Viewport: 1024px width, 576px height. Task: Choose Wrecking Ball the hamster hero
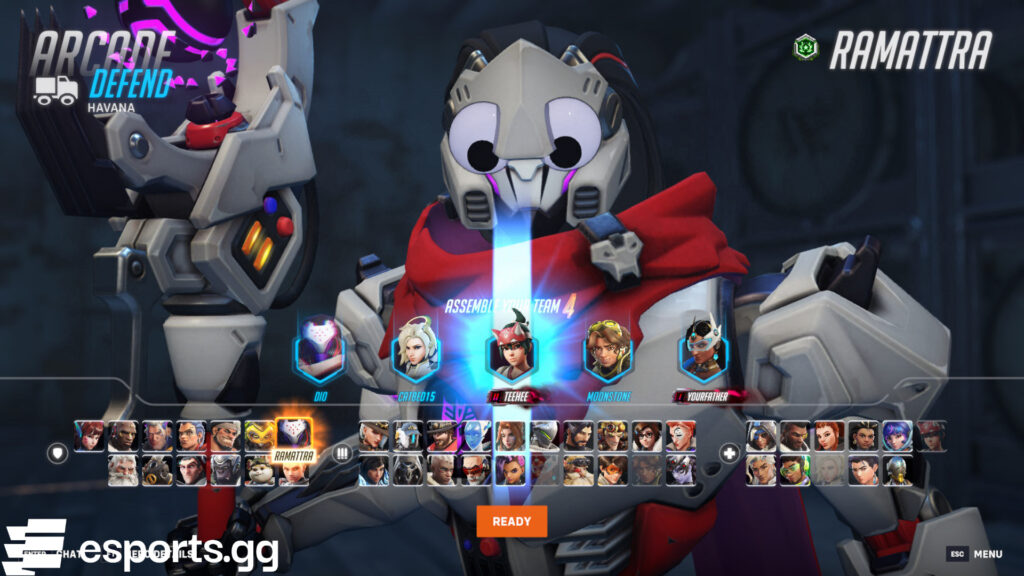point(260,470)
